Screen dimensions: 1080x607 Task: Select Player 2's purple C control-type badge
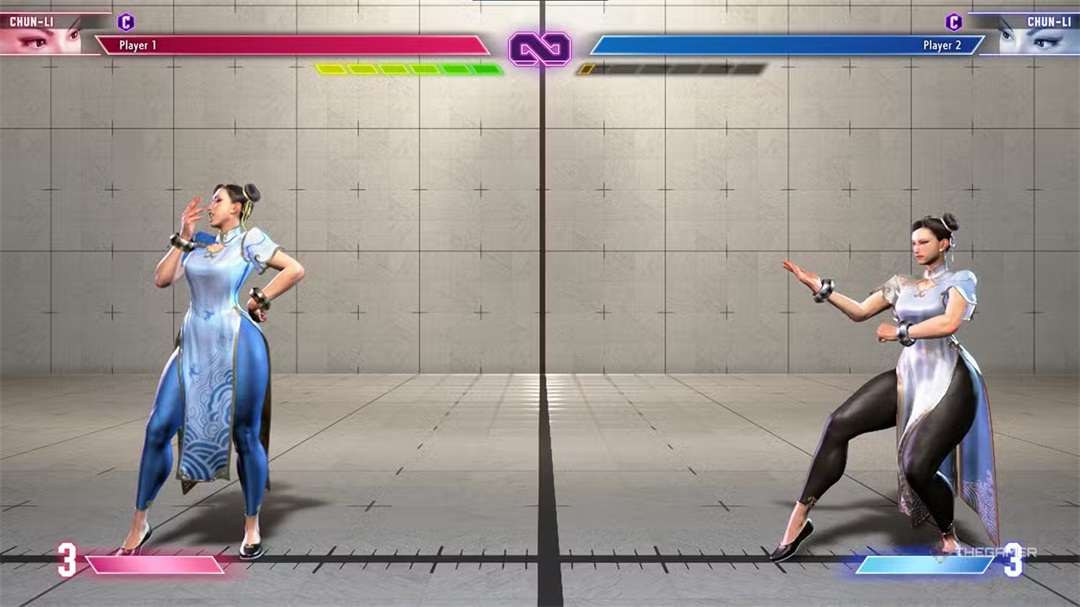pyautogui.click(x=953, y=22)
